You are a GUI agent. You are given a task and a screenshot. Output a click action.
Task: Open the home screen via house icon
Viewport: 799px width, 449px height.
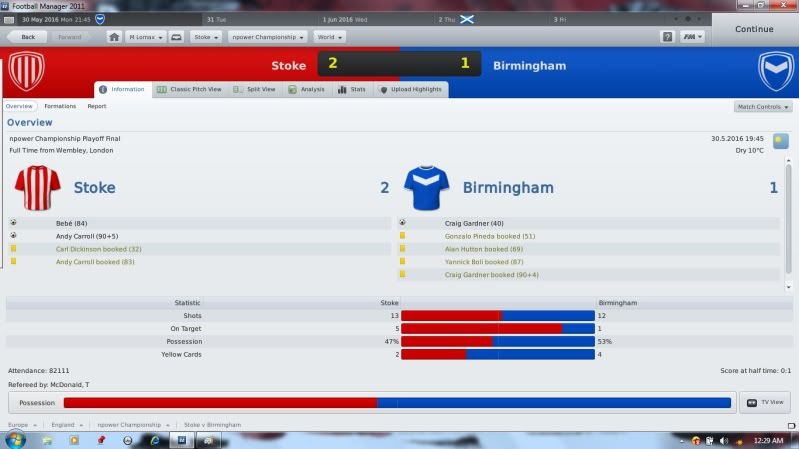pos(114,37)
